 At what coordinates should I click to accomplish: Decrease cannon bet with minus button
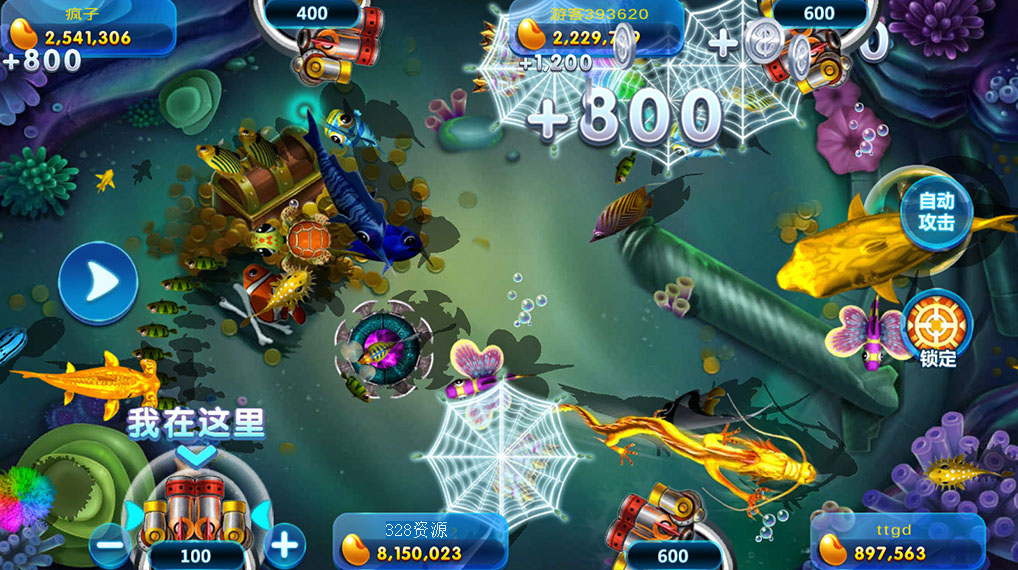click(x=113, y=545)
